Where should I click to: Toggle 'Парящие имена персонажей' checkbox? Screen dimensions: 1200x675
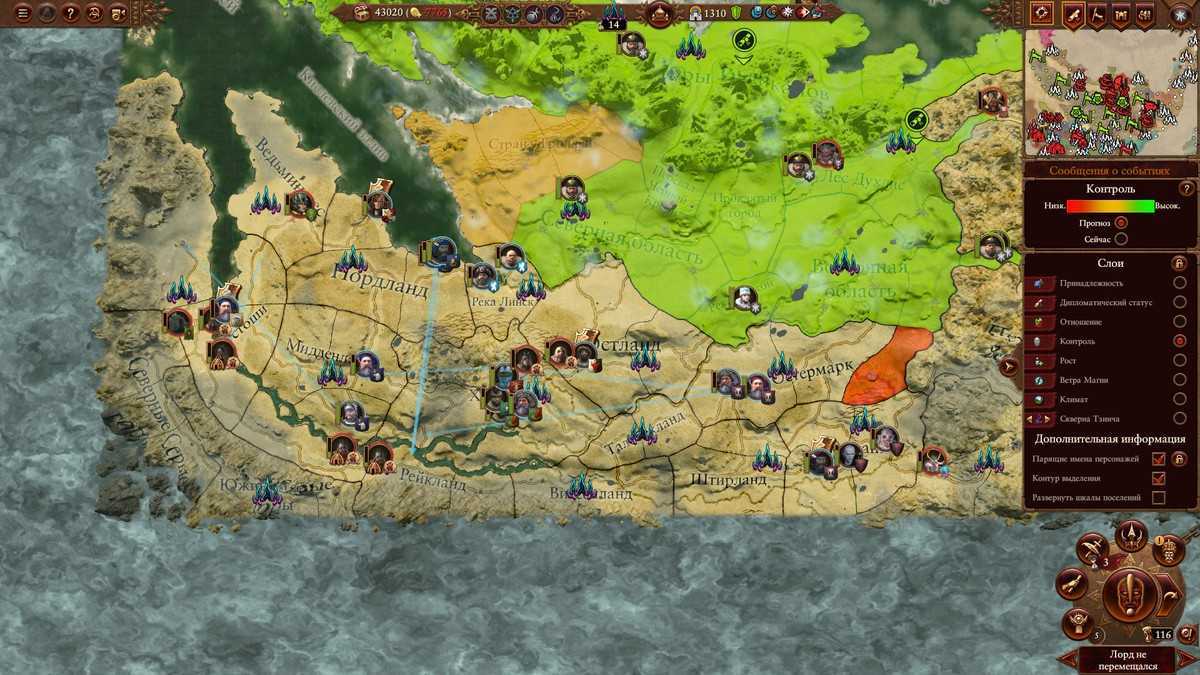pyautogui.click(x=1159, y=459)
